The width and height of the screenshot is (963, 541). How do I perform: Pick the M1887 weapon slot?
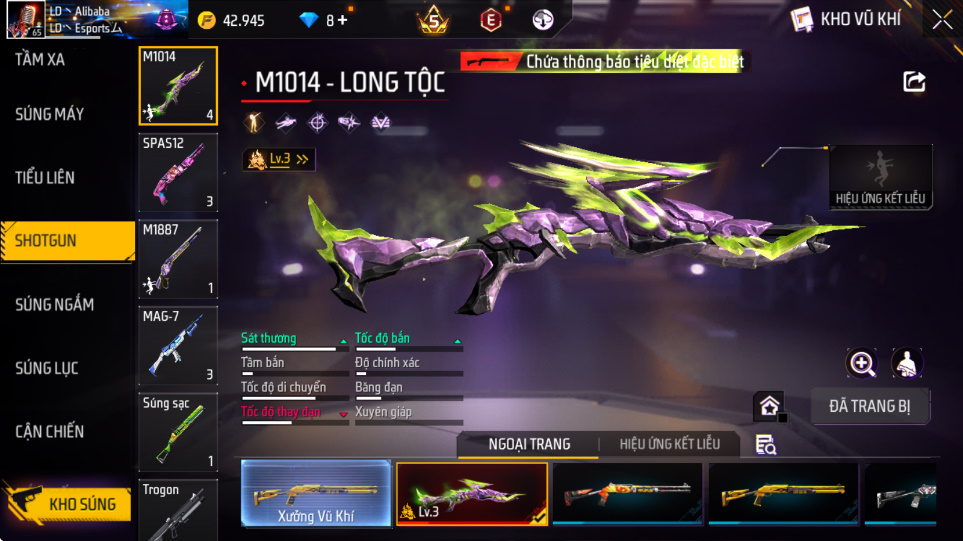pyautogui.click(x=178, y=259)
